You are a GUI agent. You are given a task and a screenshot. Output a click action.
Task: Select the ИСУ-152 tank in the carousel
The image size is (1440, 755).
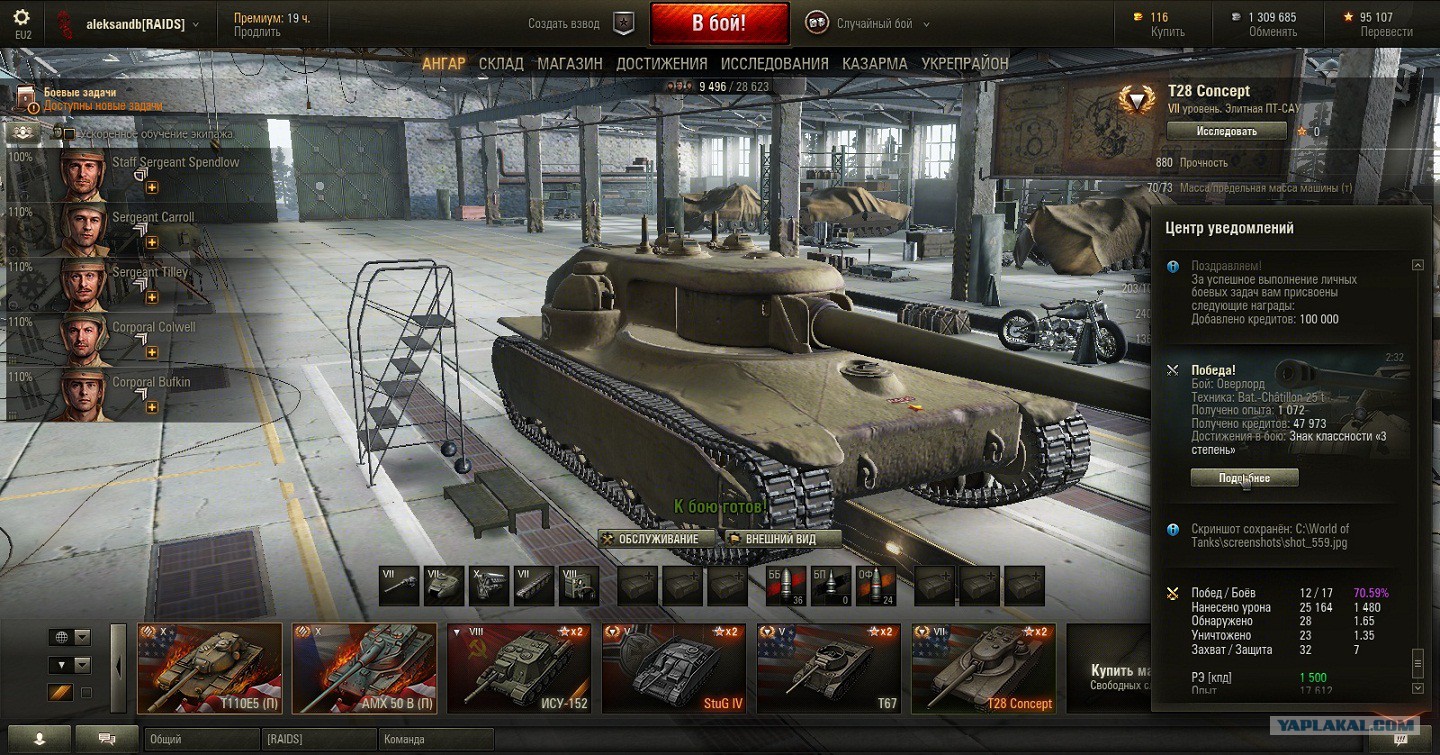click(x=518, y=668)
